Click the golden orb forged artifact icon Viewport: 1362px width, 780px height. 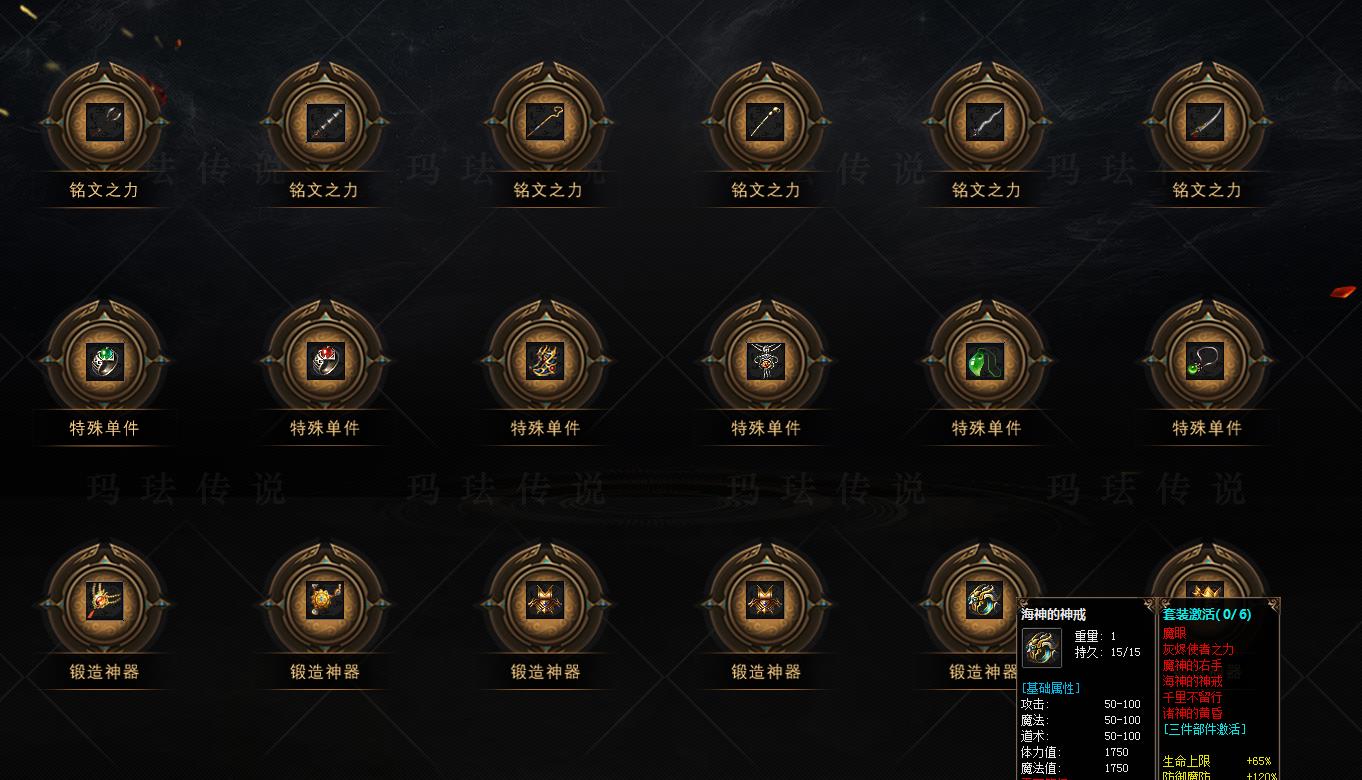coord(325,600)
